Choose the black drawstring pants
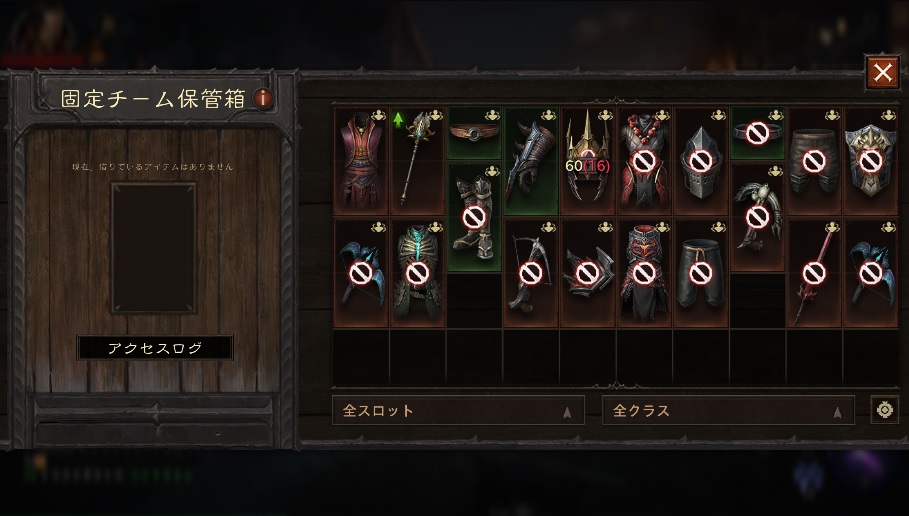The image size is (909, 516). (x=700, y=273)
